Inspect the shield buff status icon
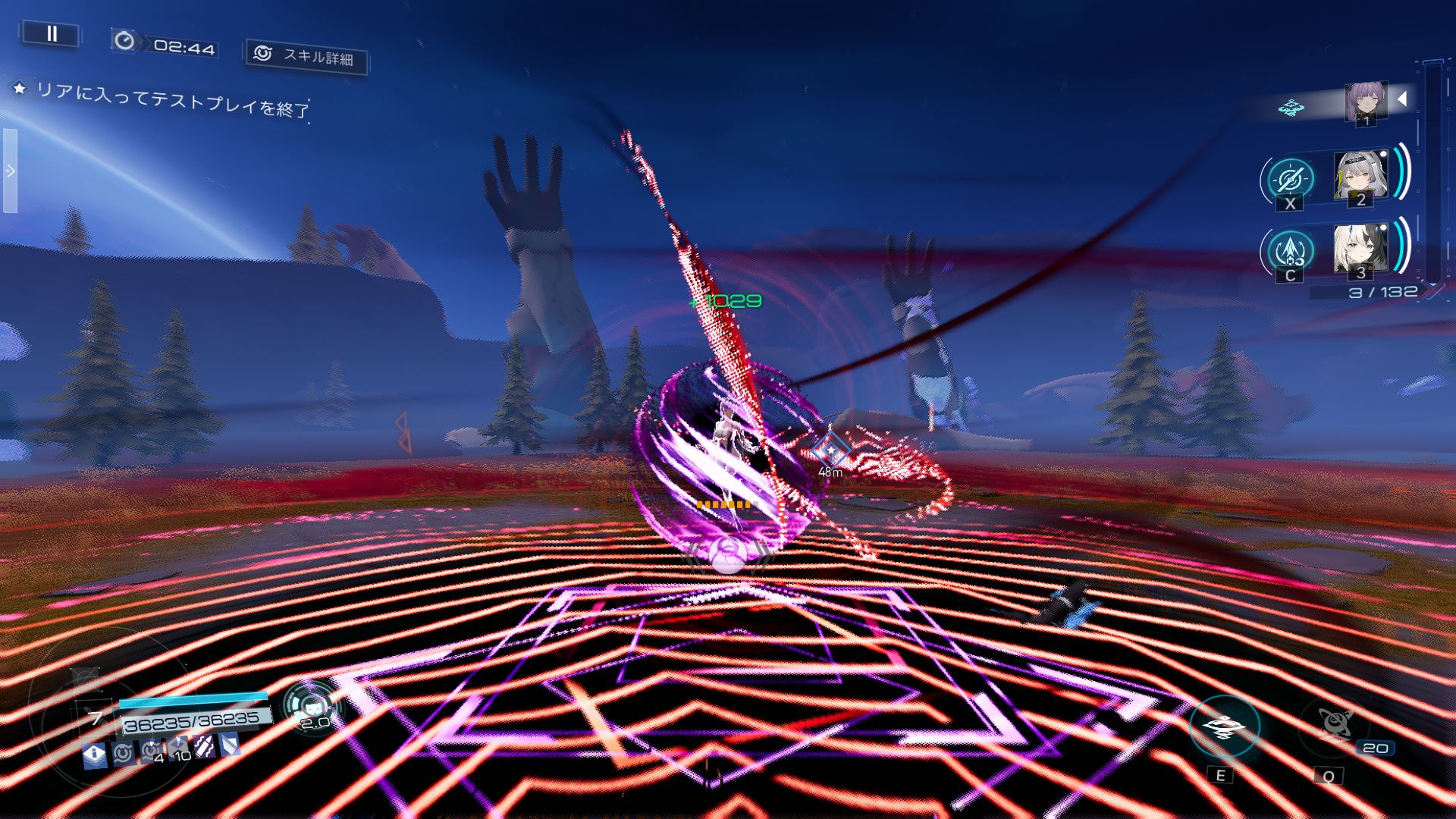The width and height of the screenshot is (1456, 819). [230, 745]
